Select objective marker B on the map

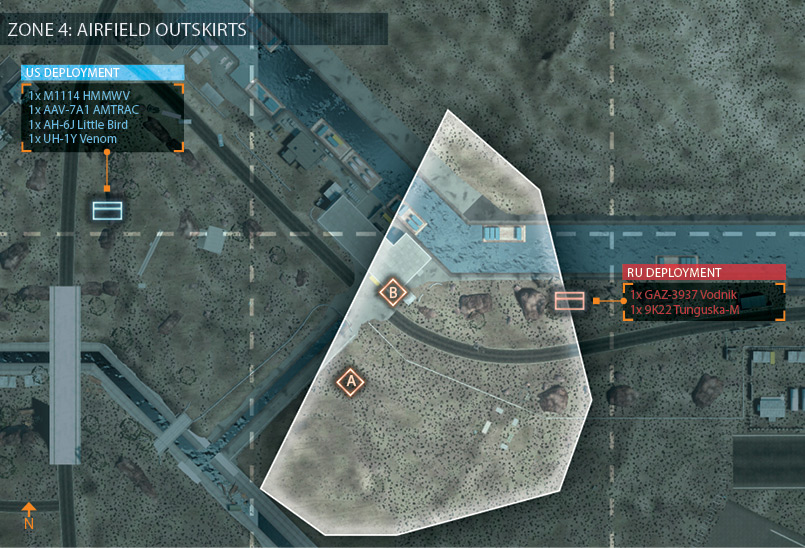coord(393,293)
